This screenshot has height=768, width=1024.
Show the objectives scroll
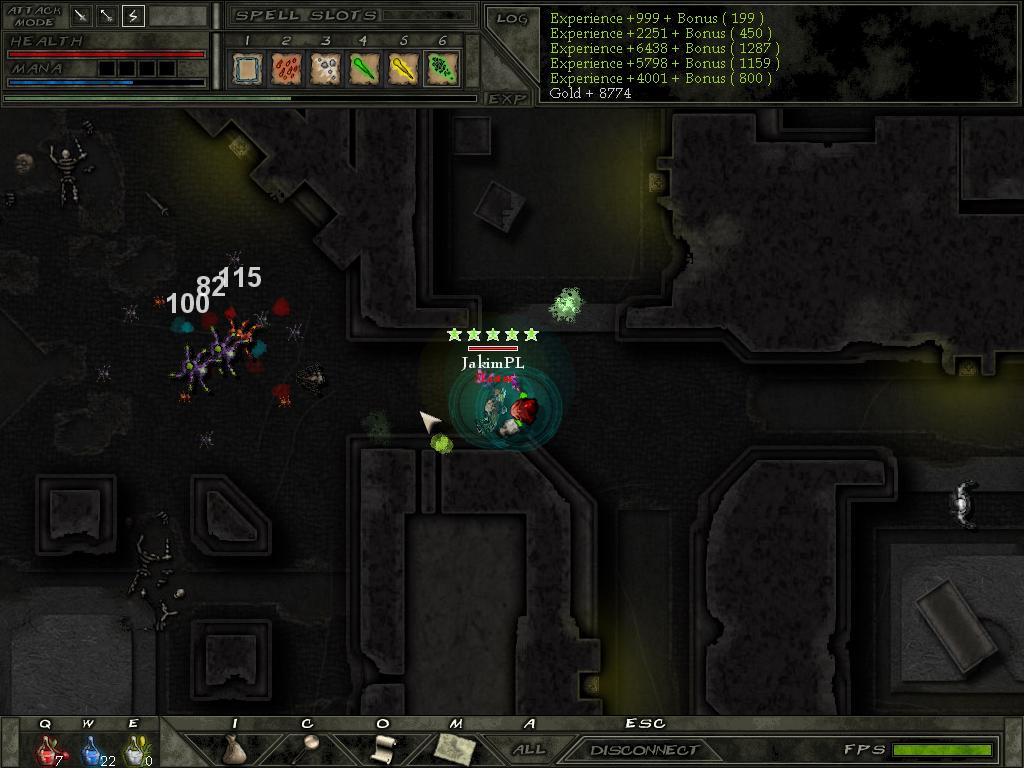[x=383, y=749]
